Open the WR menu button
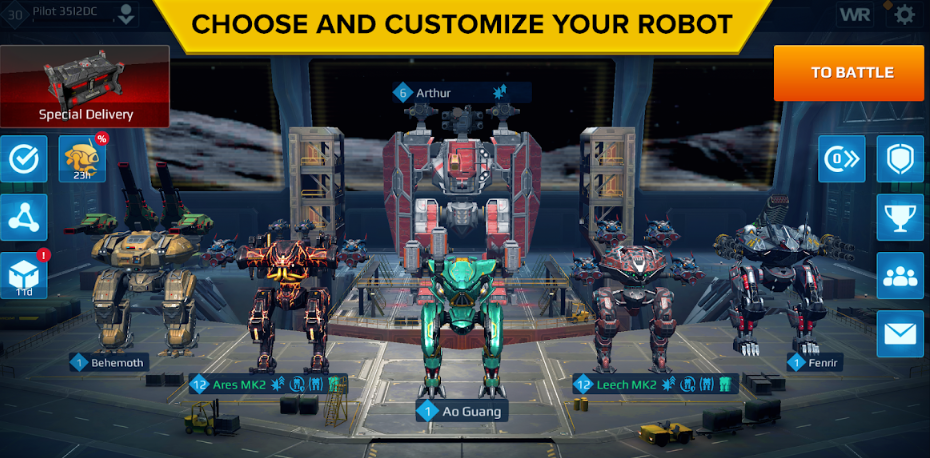Screen dimensions: 930x458 tap(854, 14)
